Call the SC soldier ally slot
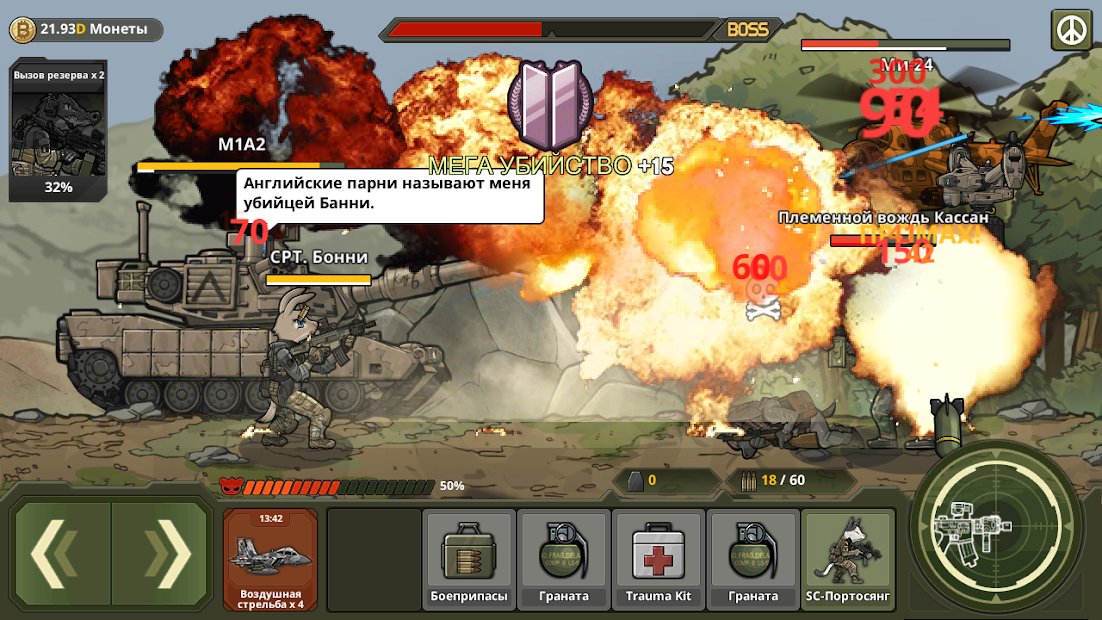The image size is (1102, 620). [848, 559]
